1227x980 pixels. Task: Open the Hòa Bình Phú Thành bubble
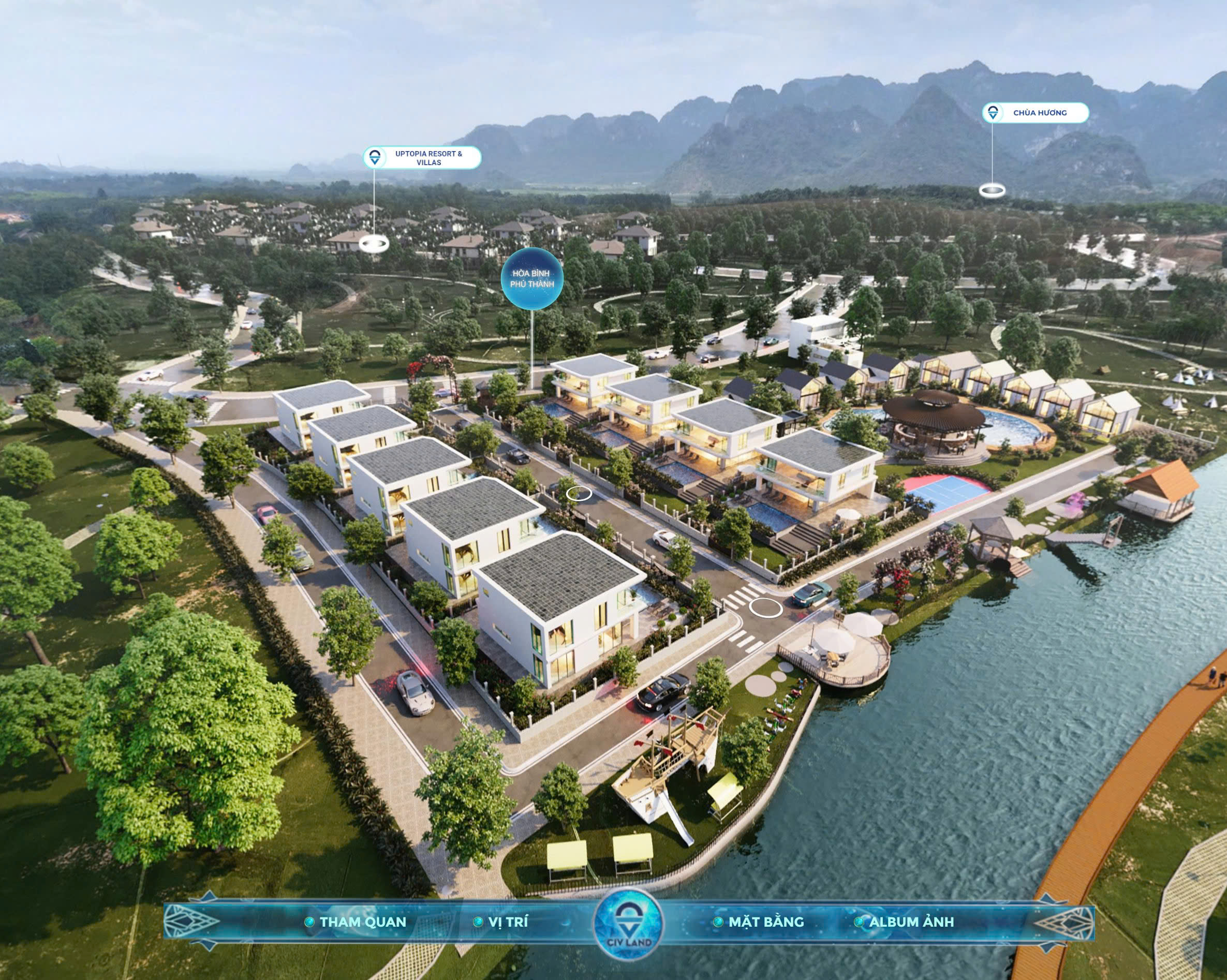pos(531,279)
